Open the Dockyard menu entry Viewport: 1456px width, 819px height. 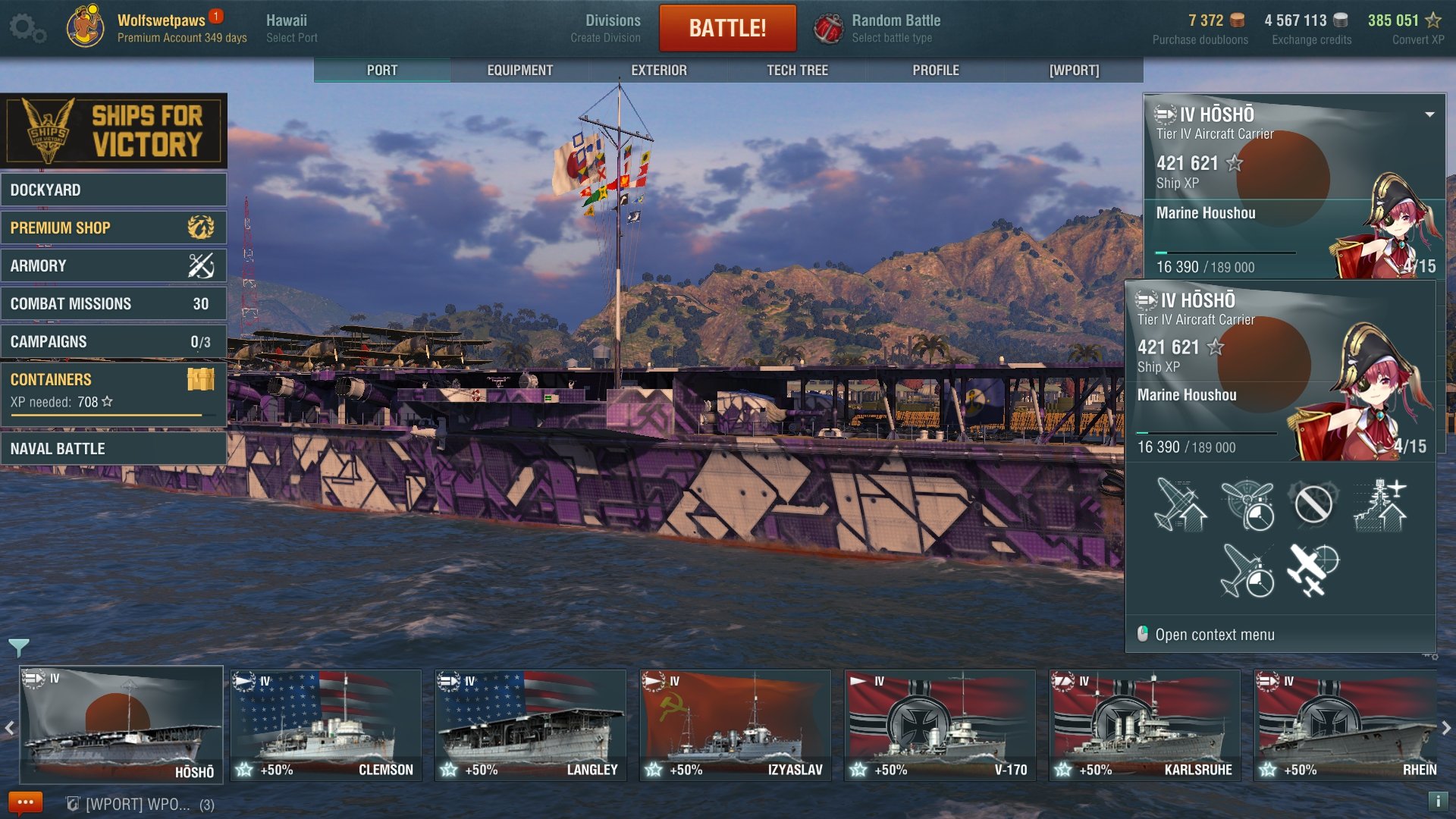[x=114, y=190]
